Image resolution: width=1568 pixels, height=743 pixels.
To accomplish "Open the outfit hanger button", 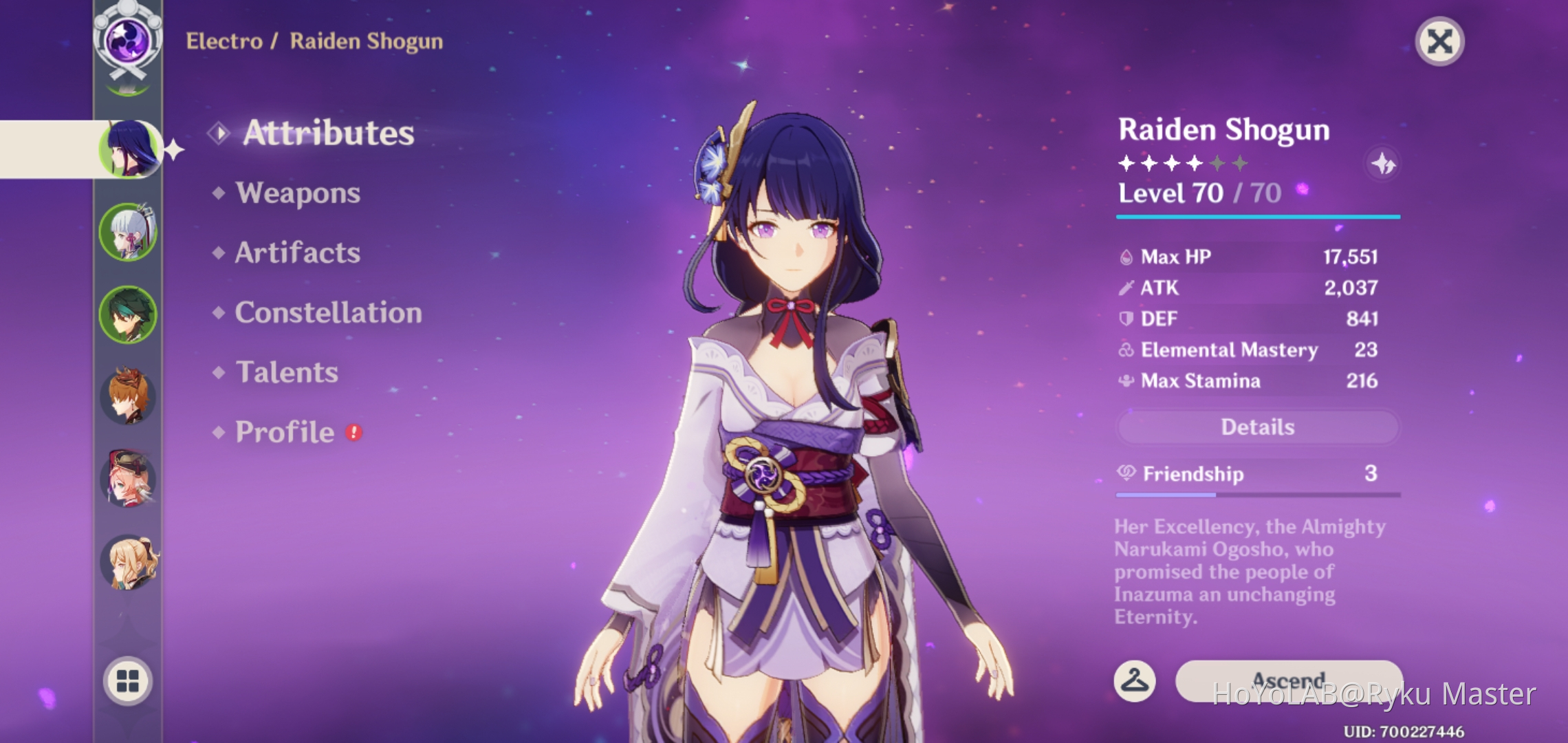I will click(x=1134, y=681).
